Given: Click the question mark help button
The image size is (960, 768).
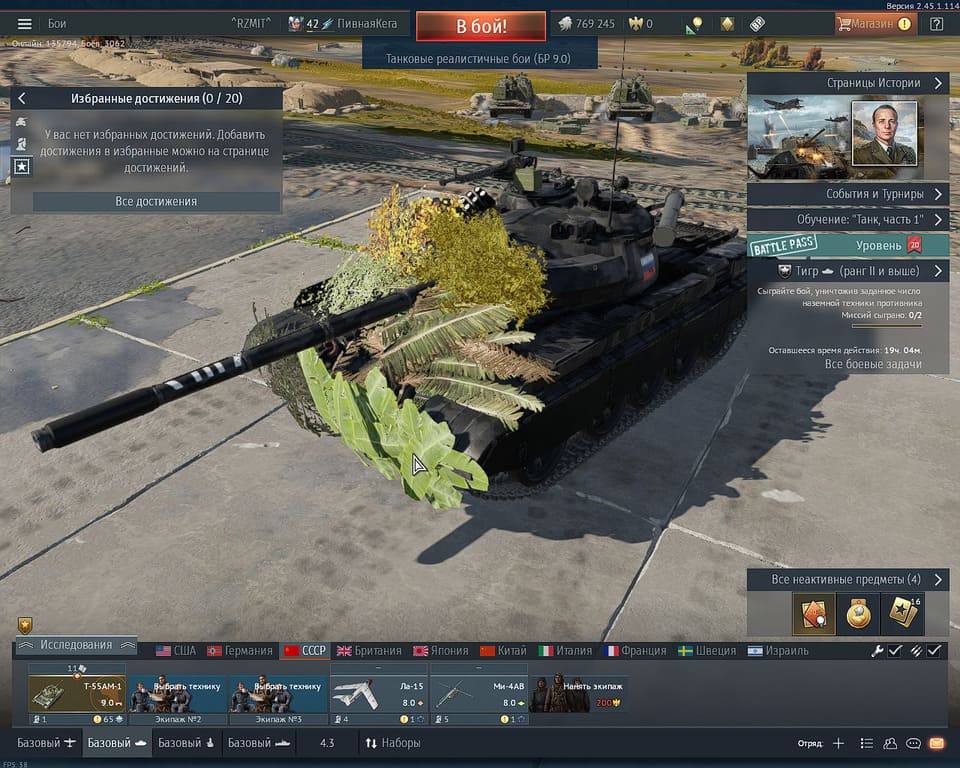Looking at the screenshot, I should (937, 24).
